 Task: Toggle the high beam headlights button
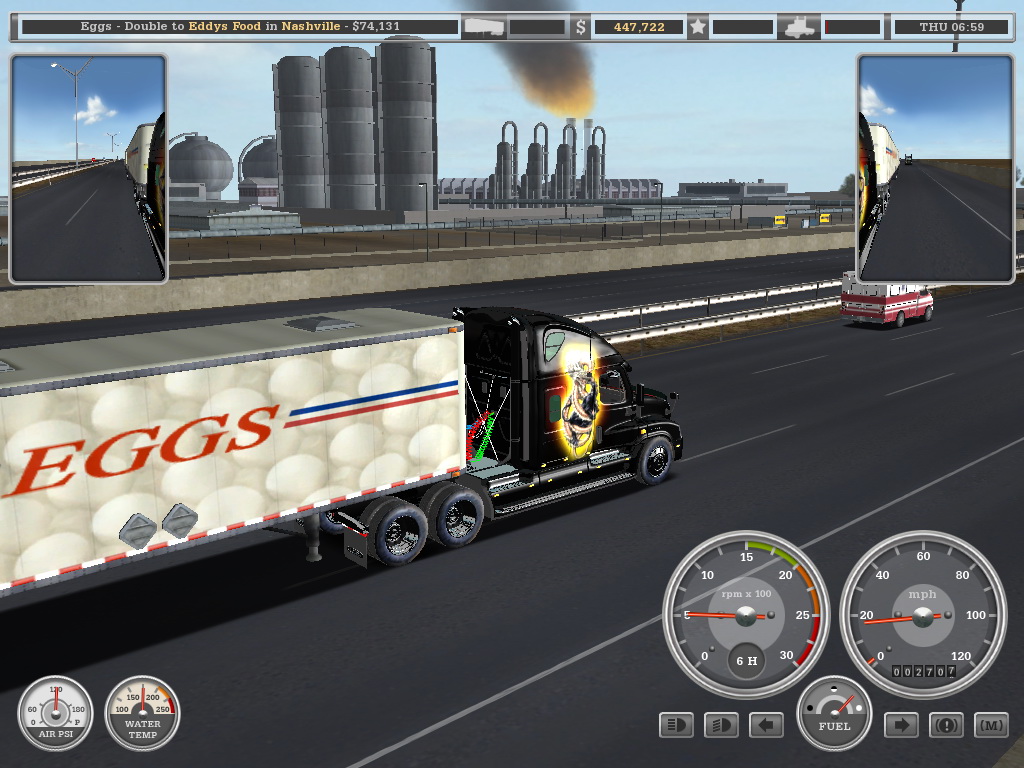677,725
